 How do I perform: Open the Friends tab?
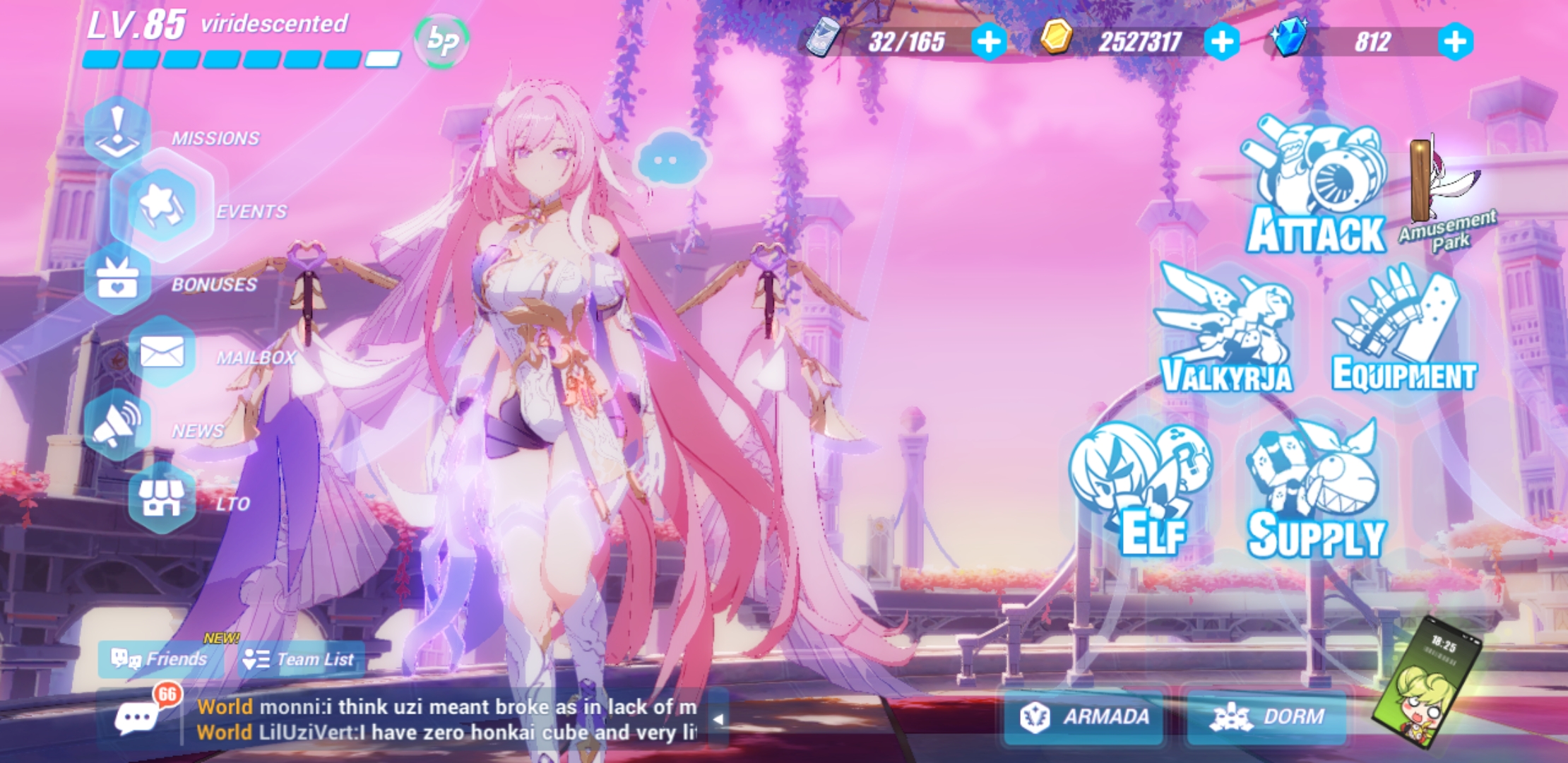[161, 658]
